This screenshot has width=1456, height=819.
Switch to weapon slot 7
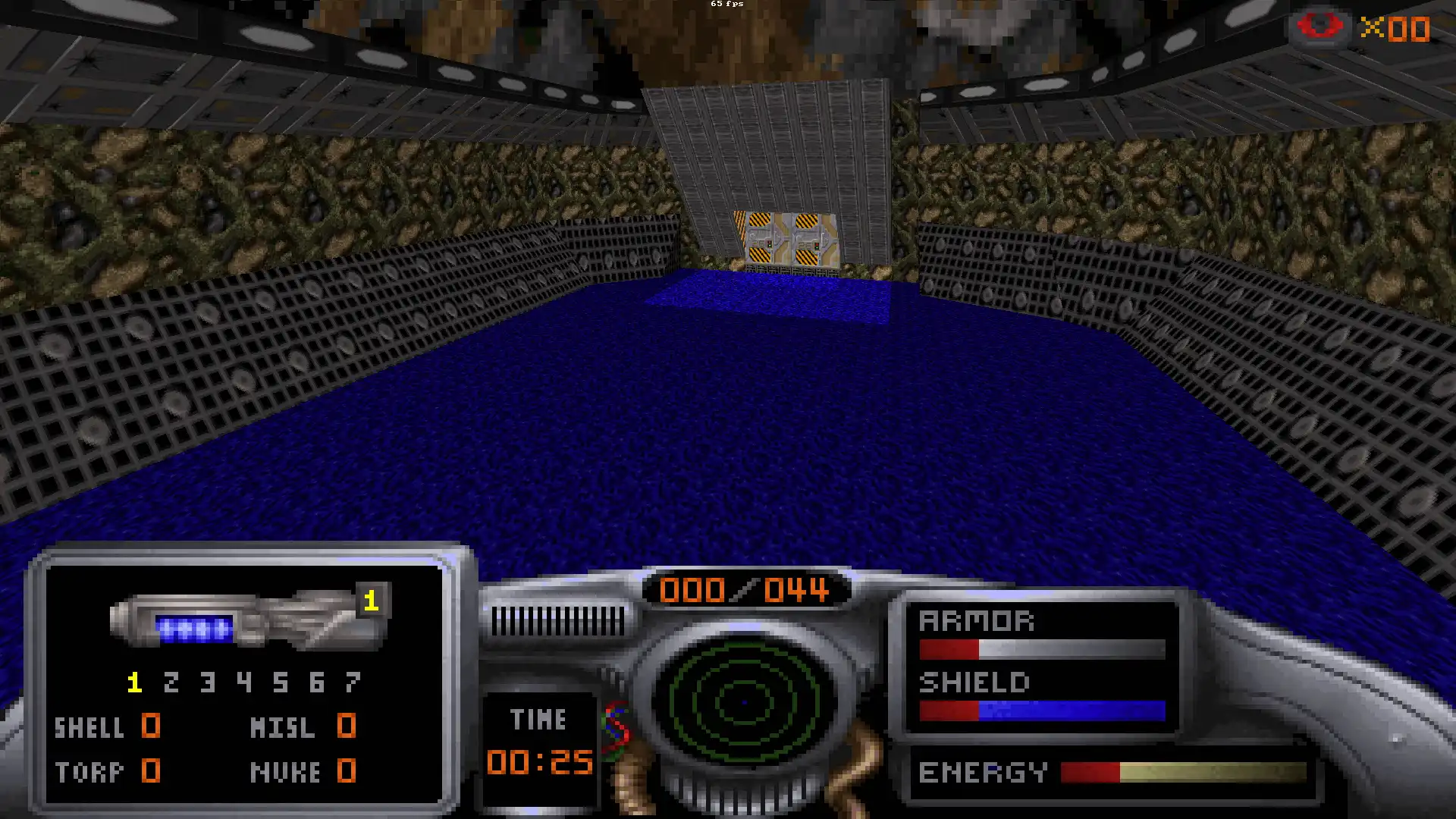pos(353,682)
